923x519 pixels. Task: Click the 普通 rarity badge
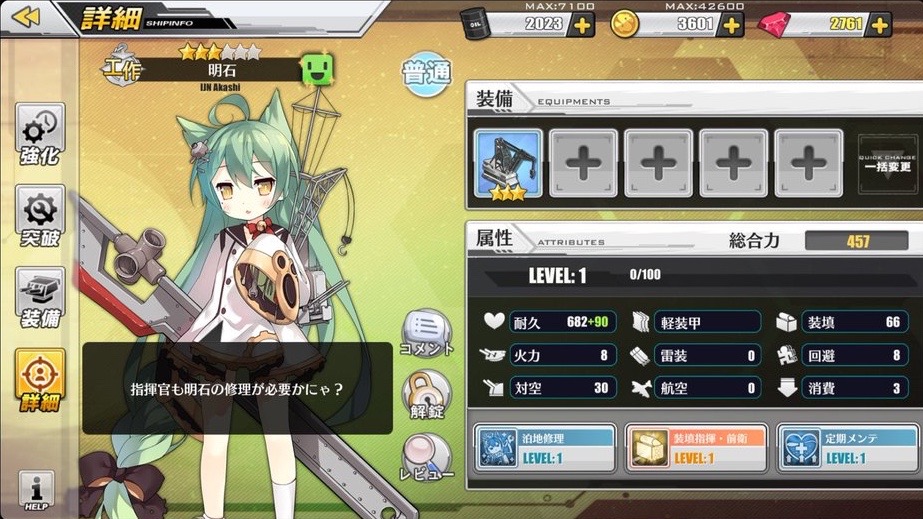point(427,74)
